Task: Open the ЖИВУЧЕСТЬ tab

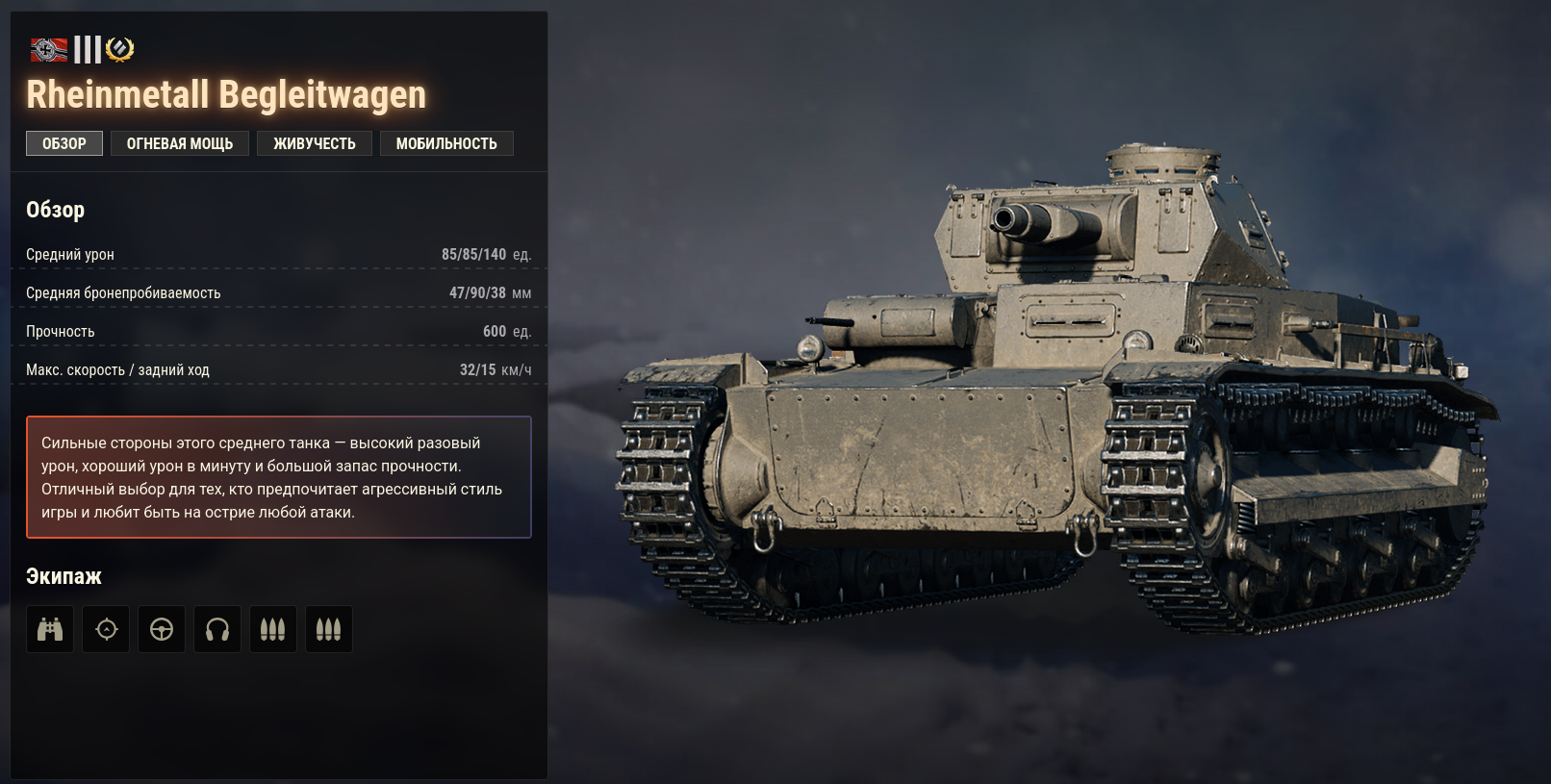Action: [x=314, y=142]
